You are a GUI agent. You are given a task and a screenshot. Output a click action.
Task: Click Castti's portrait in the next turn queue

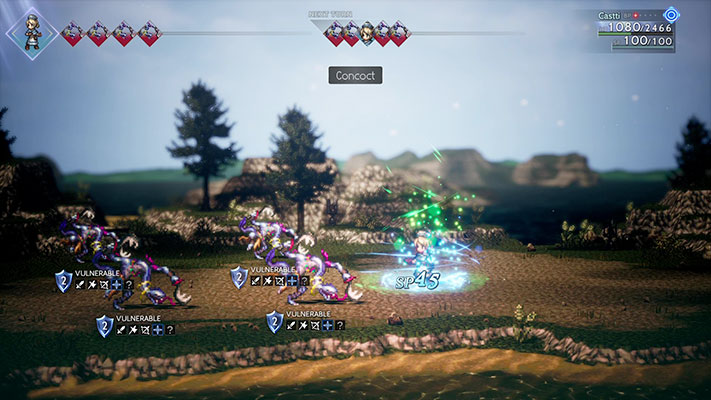click(x=367, y=33)
